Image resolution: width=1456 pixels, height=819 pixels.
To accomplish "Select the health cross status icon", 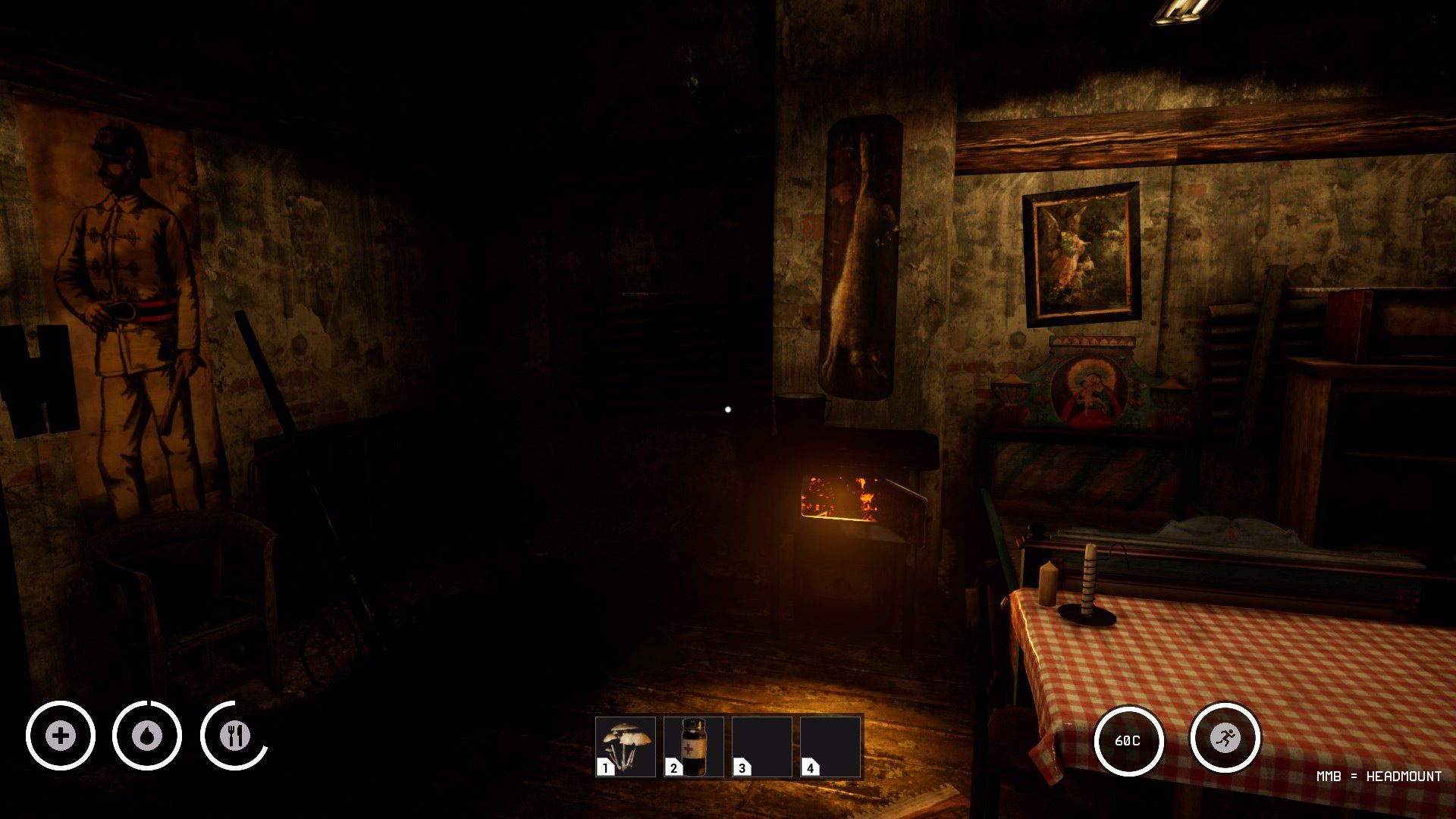I will point(61,735).
